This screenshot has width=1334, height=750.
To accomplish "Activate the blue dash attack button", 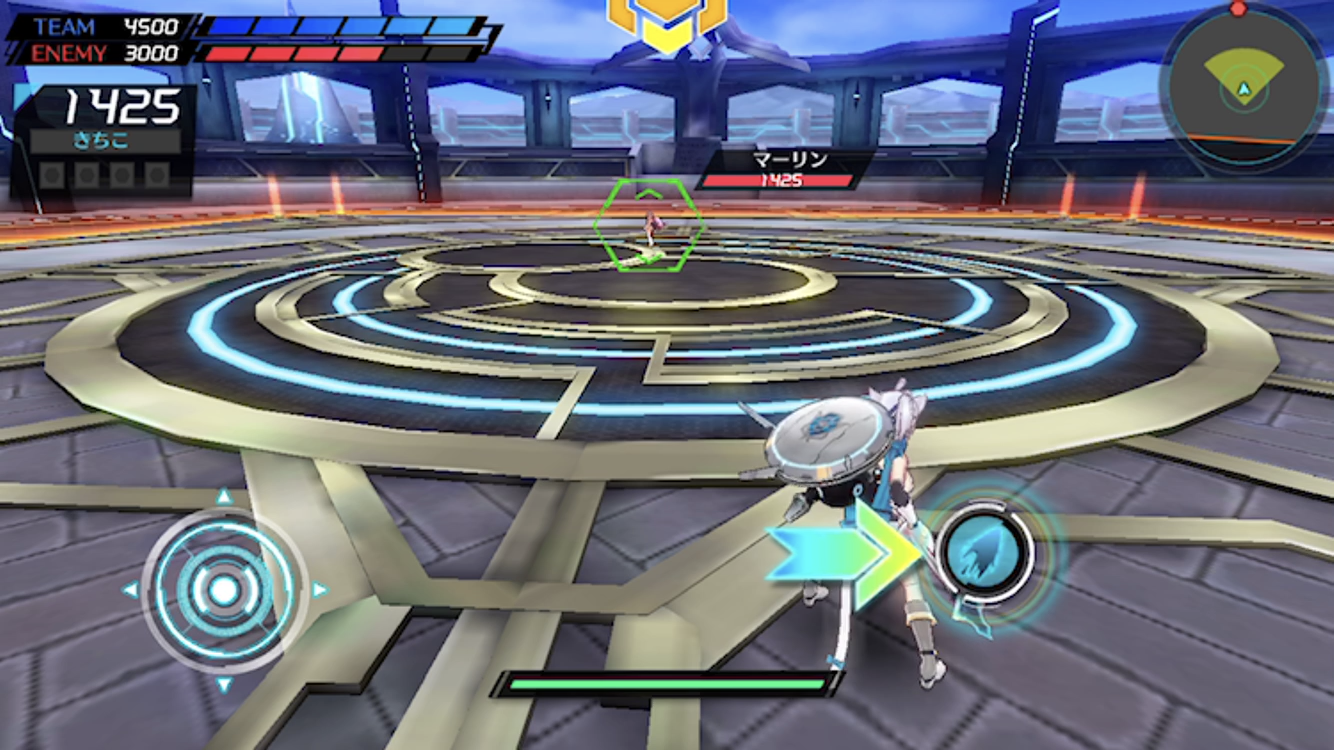I will pos(983,552).
